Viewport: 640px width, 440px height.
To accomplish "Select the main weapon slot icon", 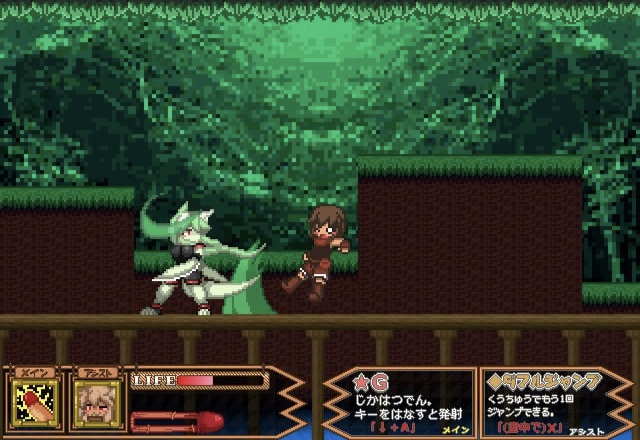I will pos(36,403).
